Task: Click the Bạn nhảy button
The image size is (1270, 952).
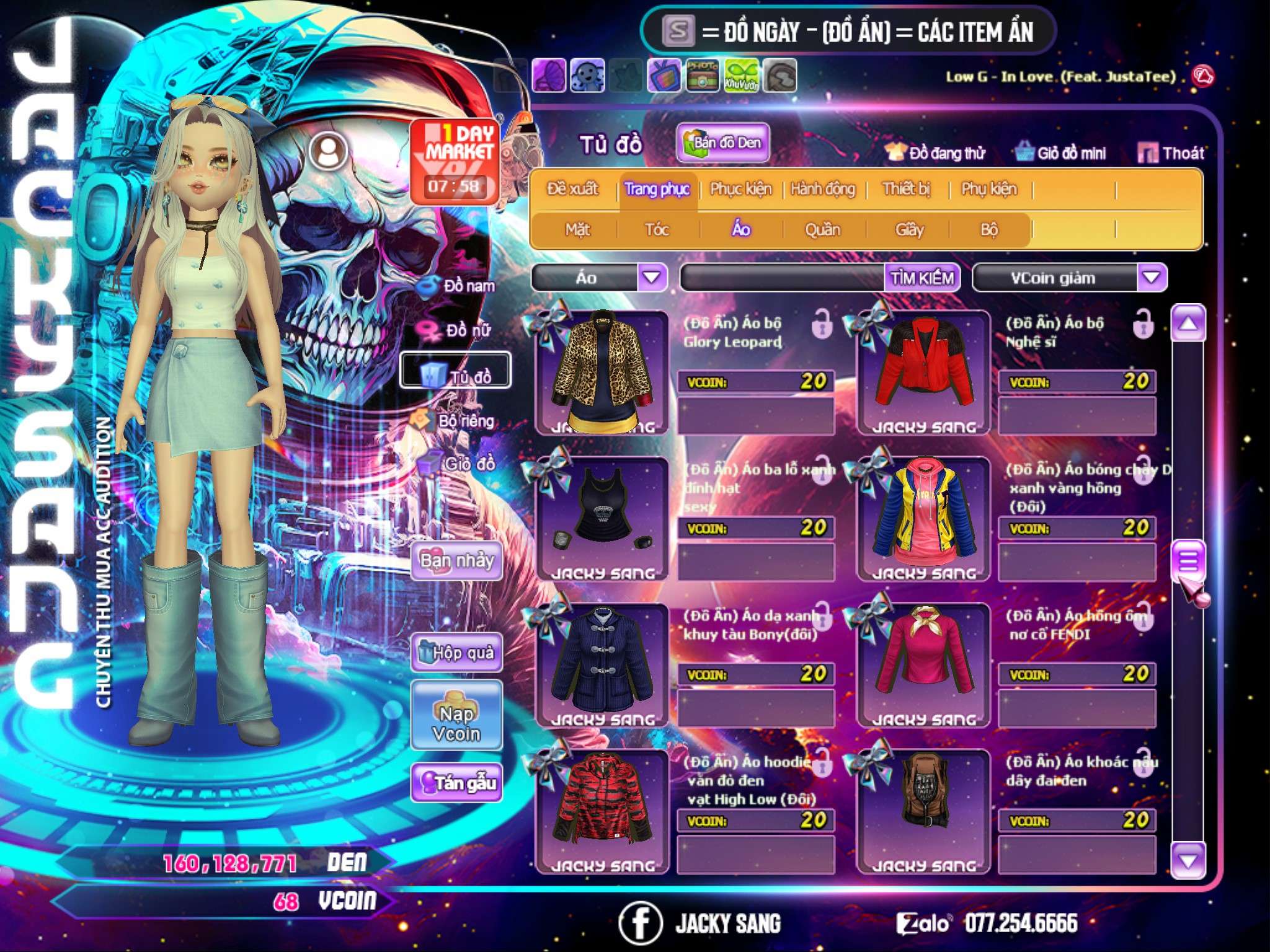Action: (456, 561)
